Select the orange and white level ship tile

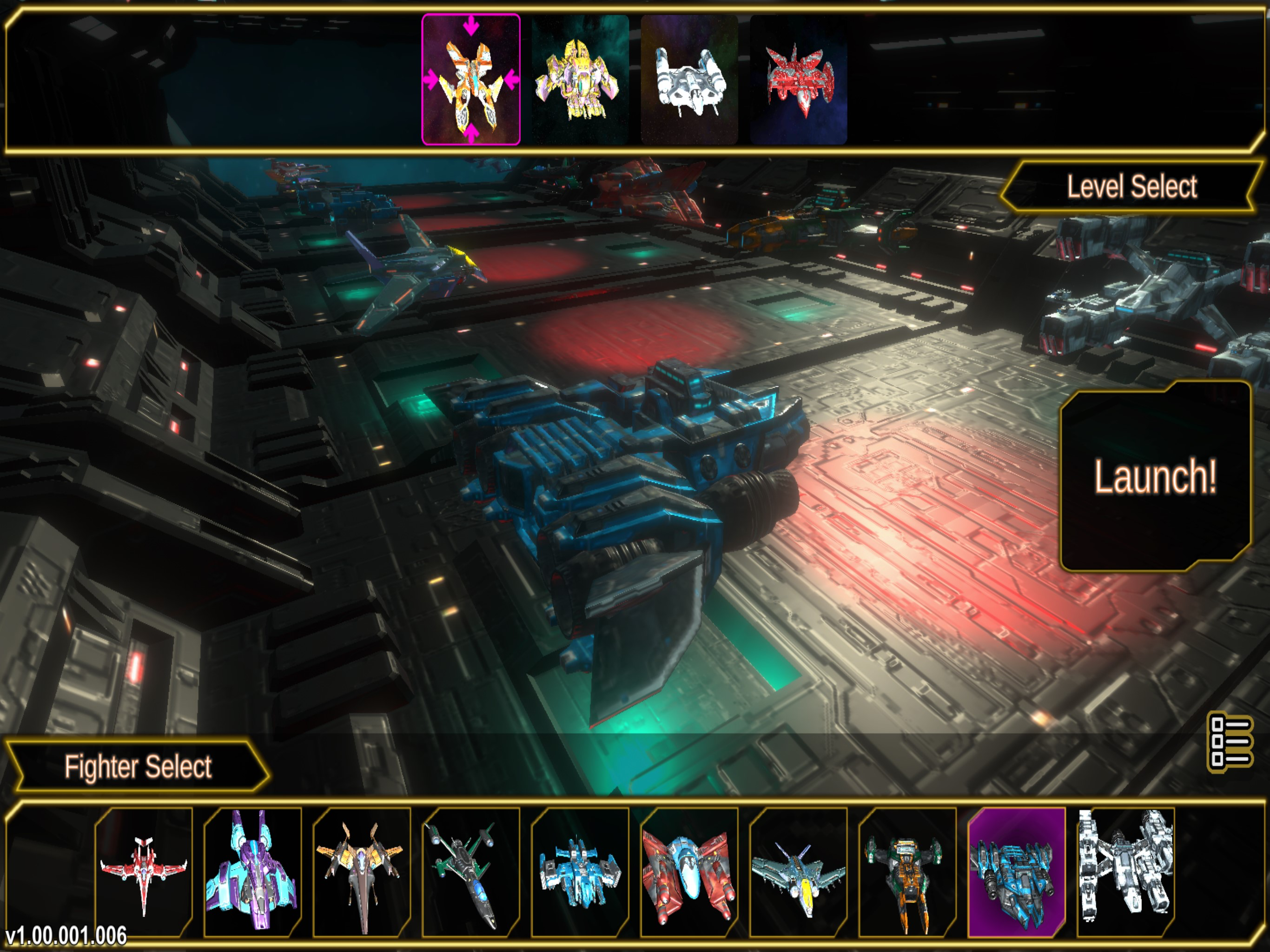tap(471, 80)
